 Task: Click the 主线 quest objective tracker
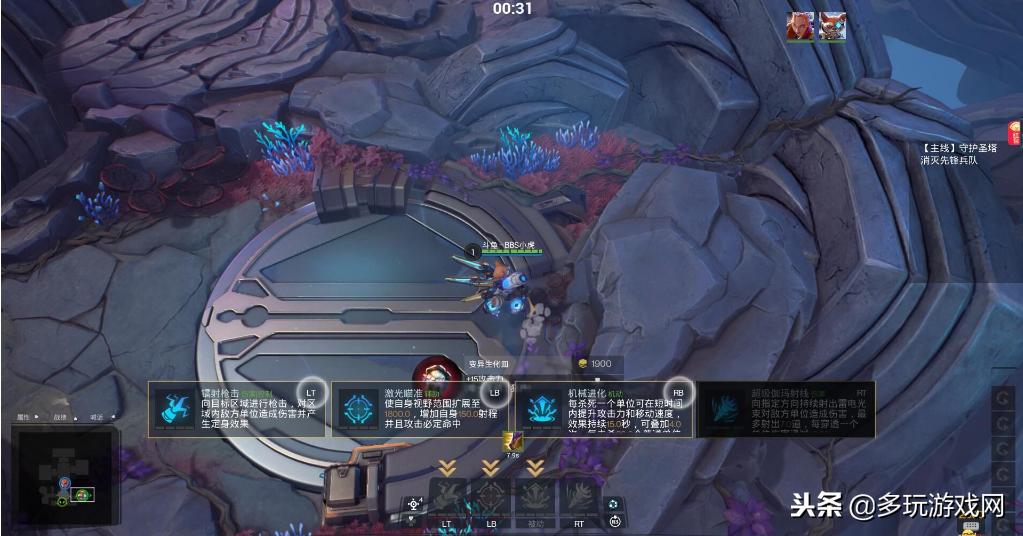pos(959,153)
